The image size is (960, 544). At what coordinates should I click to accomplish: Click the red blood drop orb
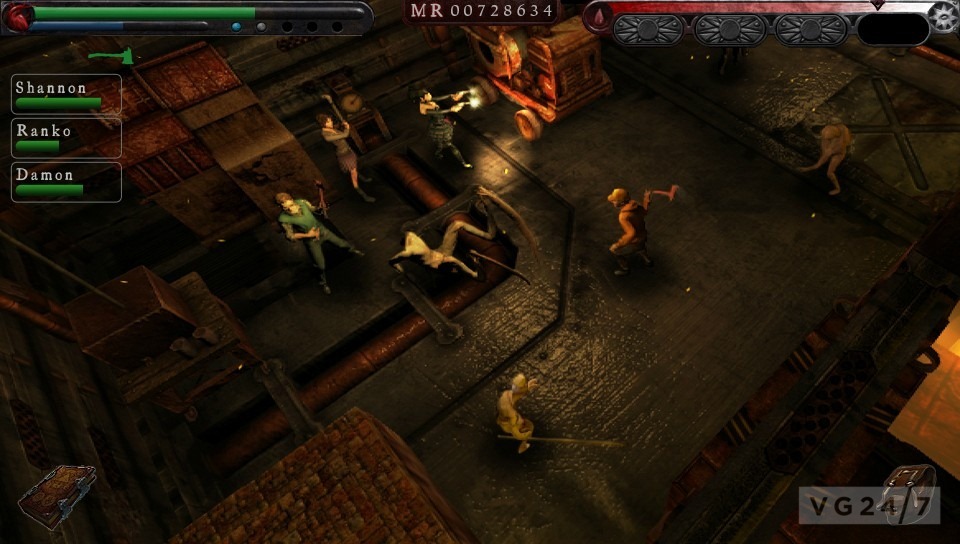click(x=599, y=17)
